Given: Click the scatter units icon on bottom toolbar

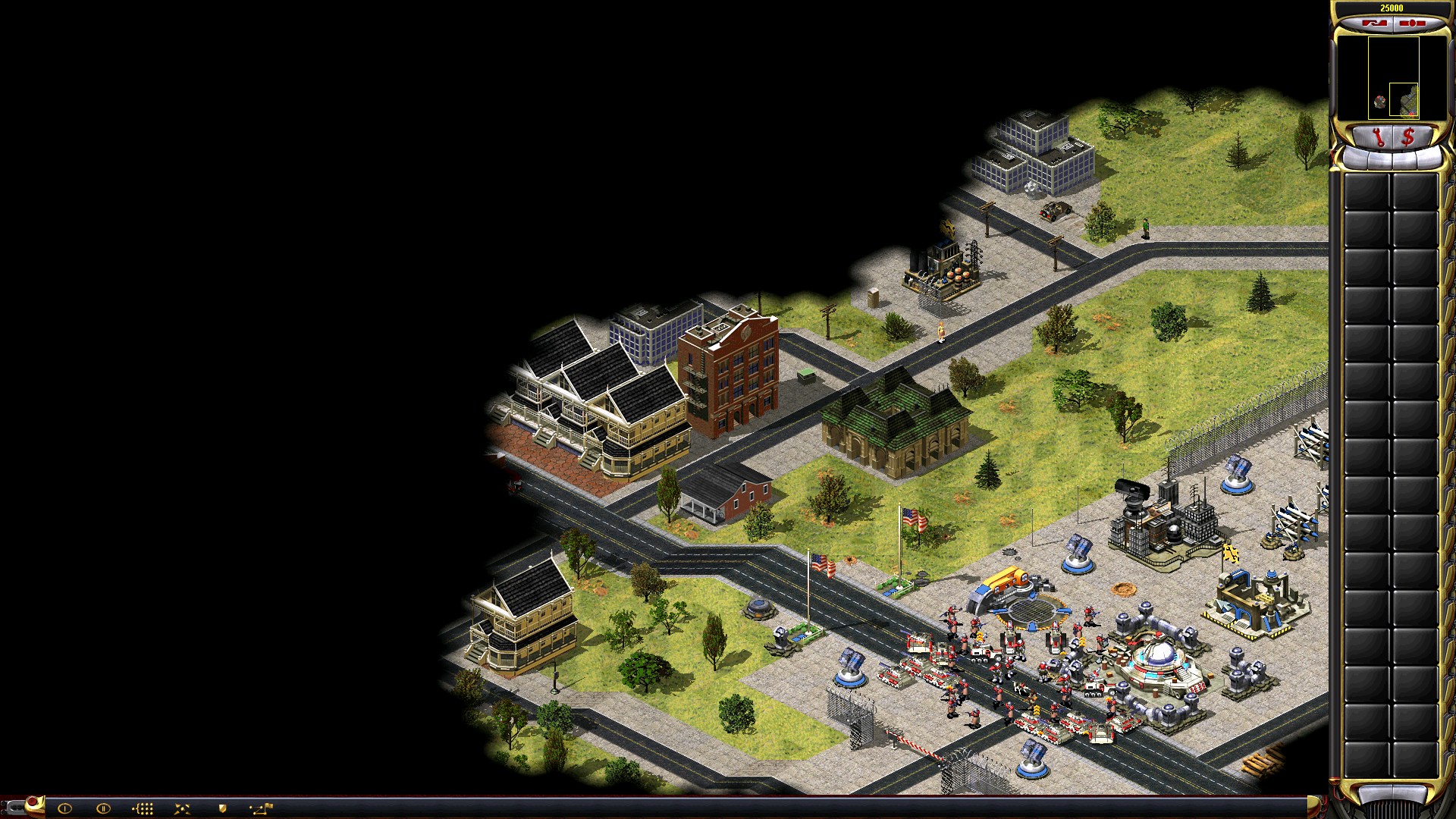Looking at the screenshot, I should (182, 809).
